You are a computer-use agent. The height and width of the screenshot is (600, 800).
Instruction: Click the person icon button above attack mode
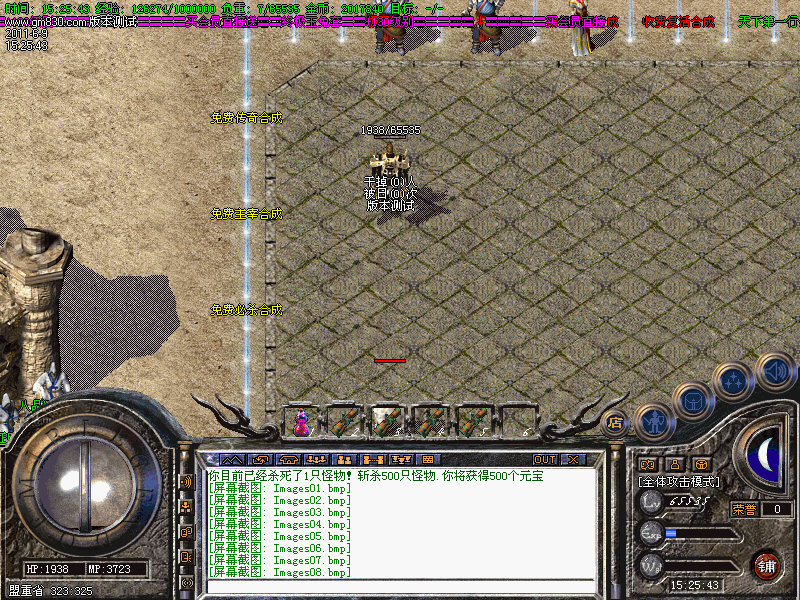[674, 464]
